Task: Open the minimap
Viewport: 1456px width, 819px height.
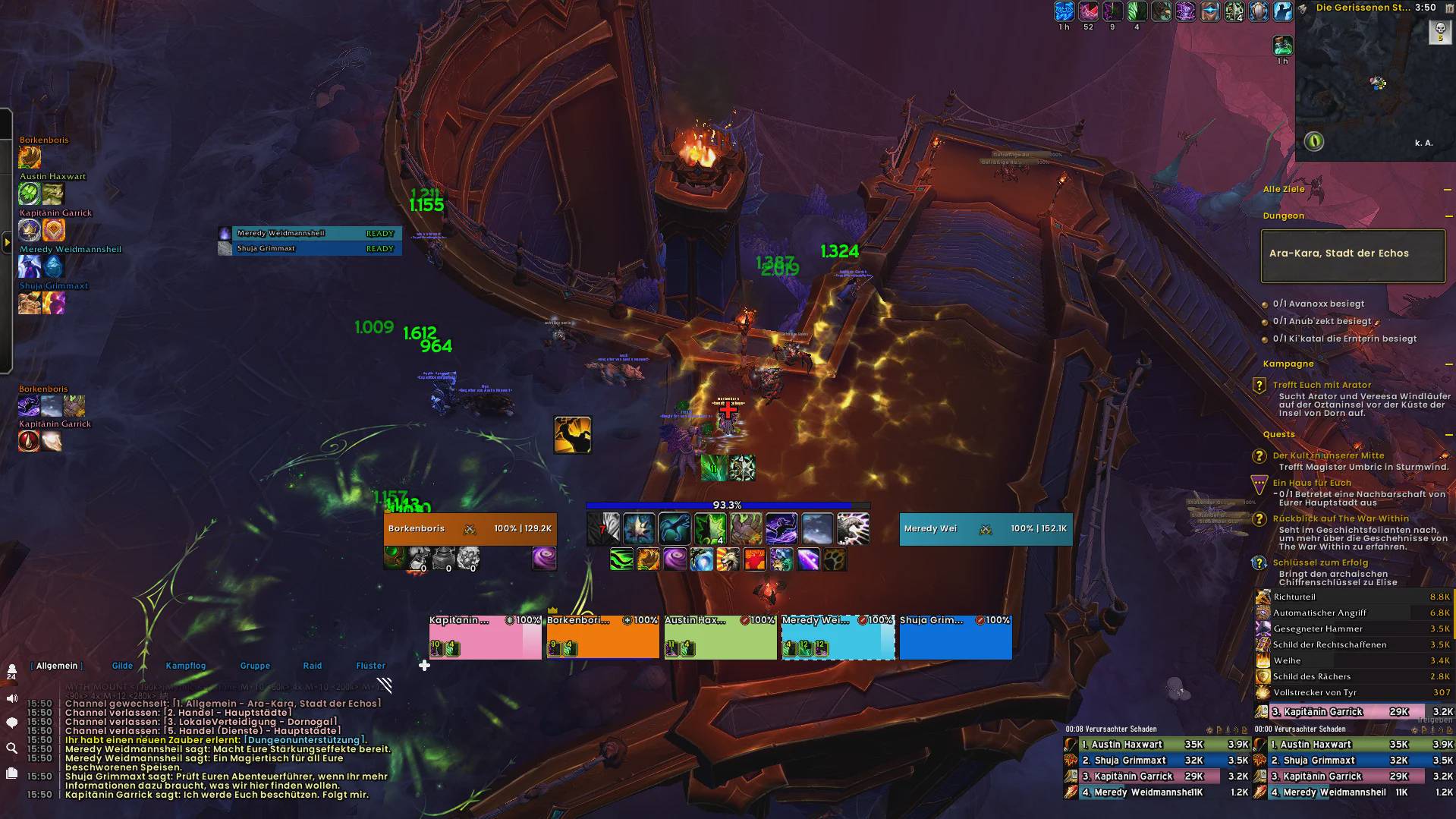Action: click(x=1374, y=83)
